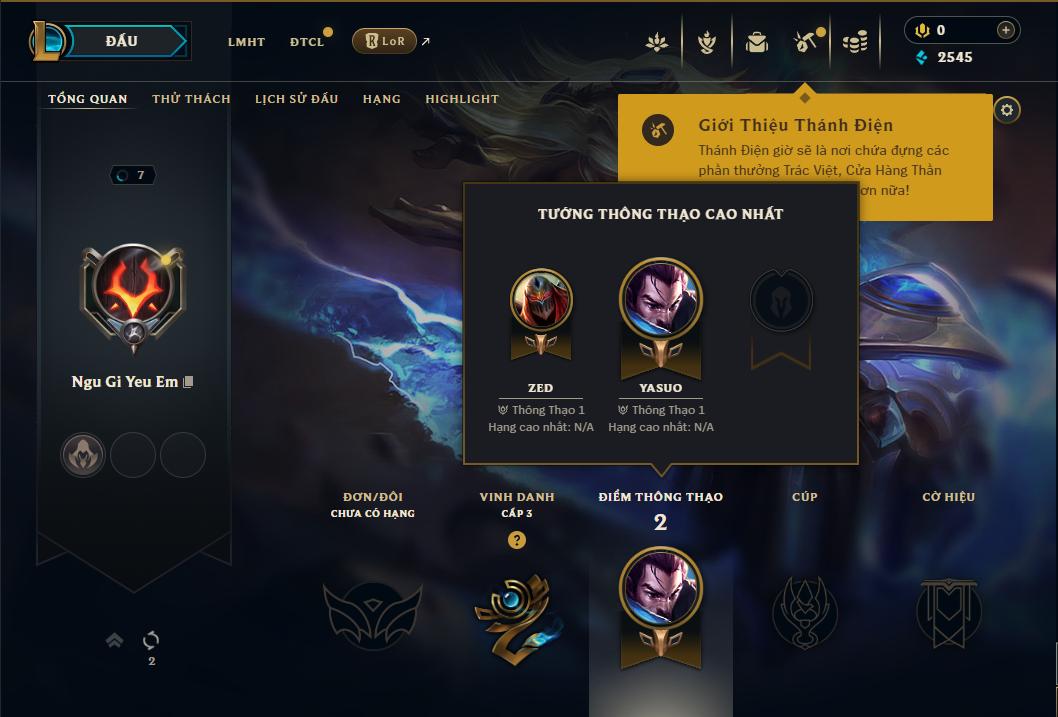Open the hammer crafting icon
Image resolution: width=1058 pixels, height=717 pixels.
(x=805, y=42)
